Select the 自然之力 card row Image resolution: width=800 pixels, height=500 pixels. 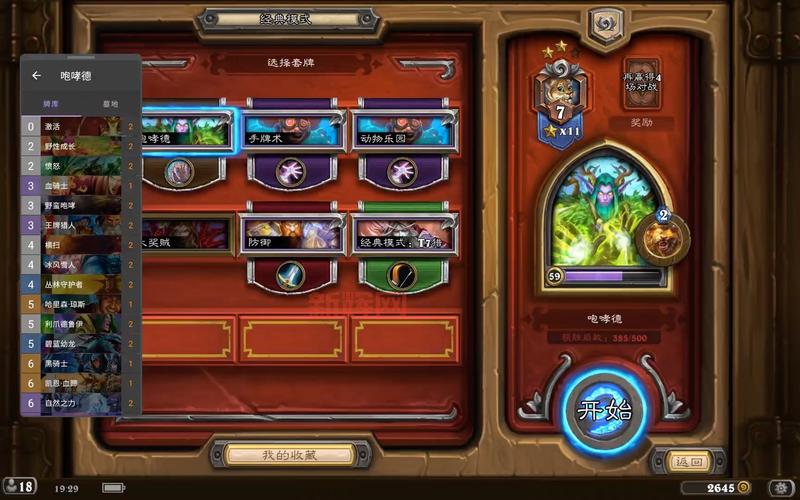click(x=80, y=403)
